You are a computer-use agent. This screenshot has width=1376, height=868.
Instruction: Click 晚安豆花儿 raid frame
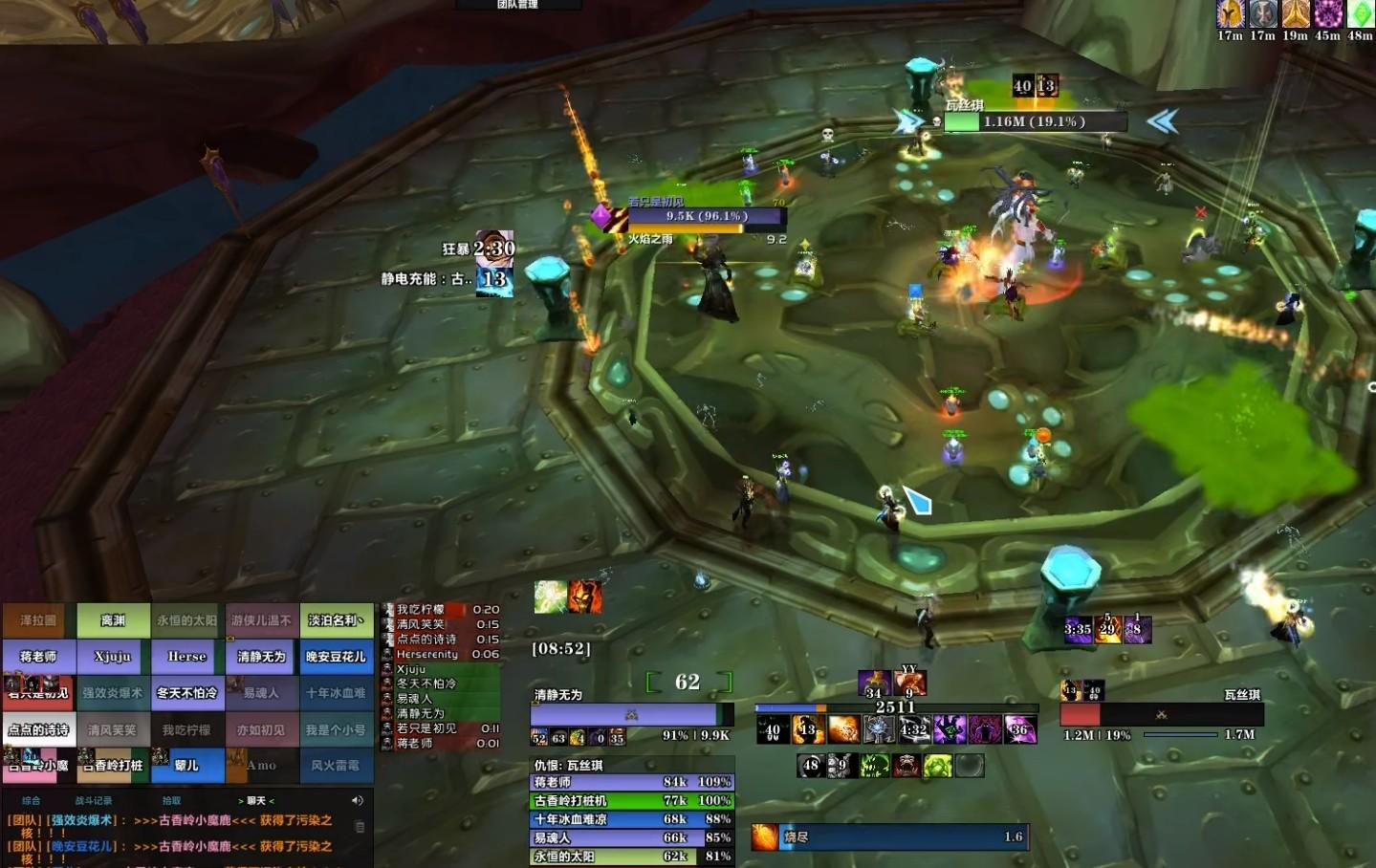click(x=336, y=657)
